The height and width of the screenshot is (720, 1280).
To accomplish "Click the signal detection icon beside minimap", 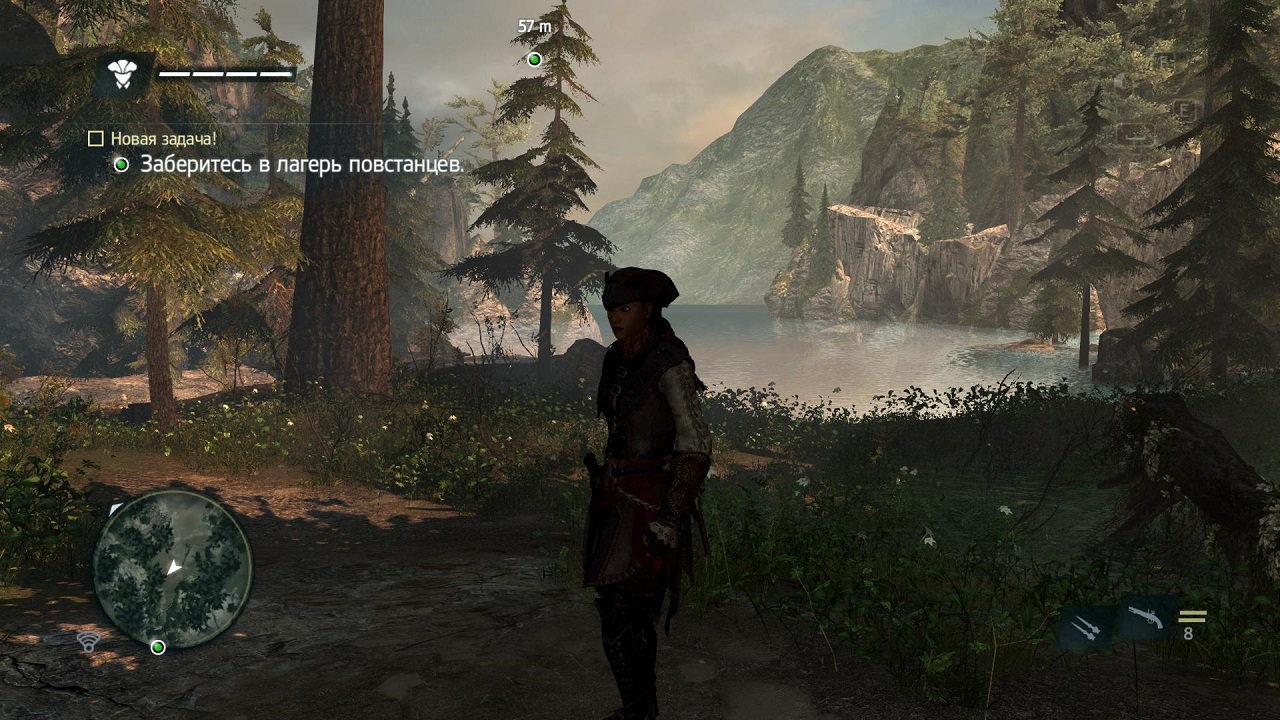I will [x=89, y=642].
